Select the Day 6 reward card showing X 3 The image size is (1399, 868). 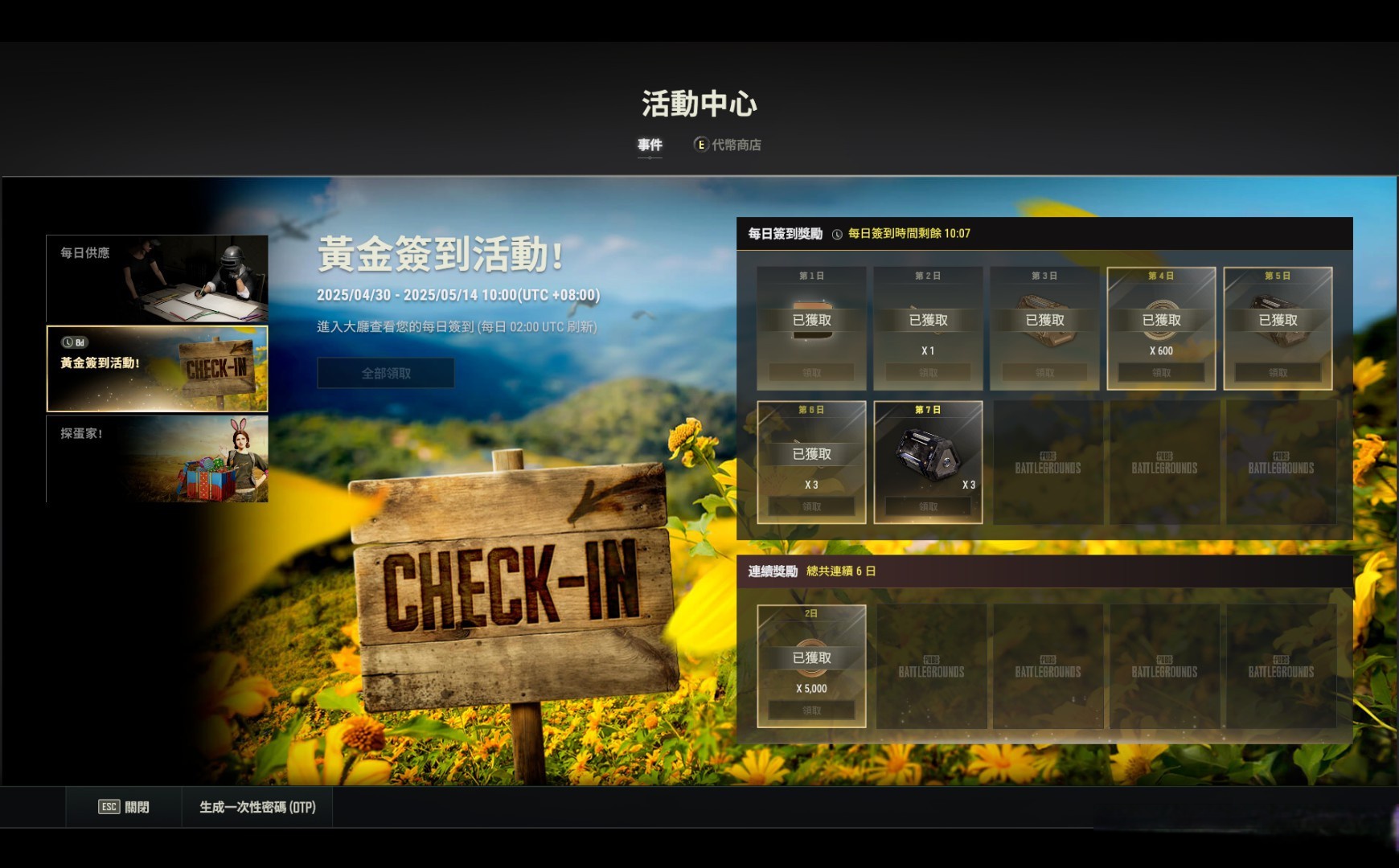tap(810, 462)
